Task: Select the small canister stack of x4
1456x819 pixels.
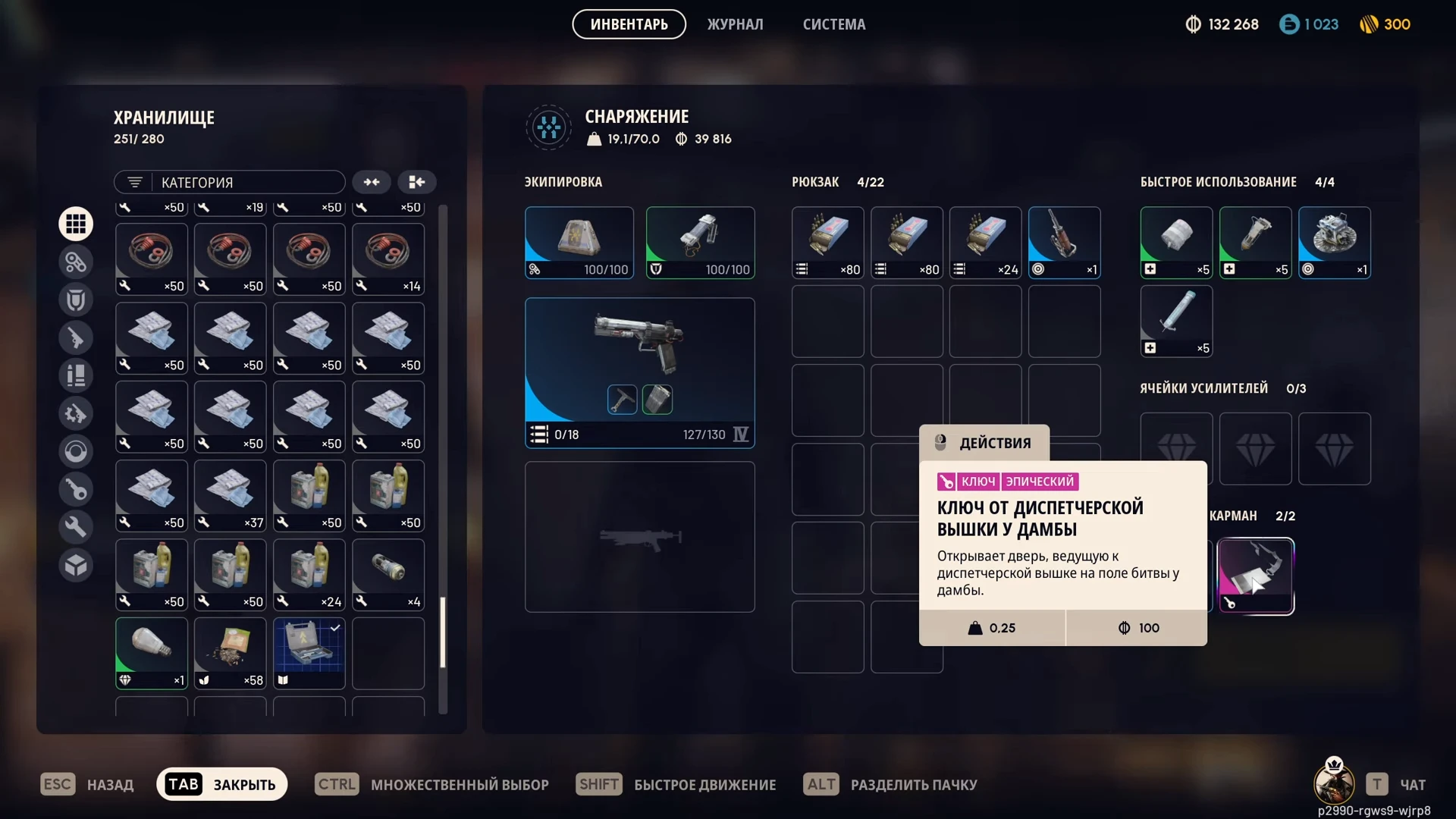Action: click(388, 573)
